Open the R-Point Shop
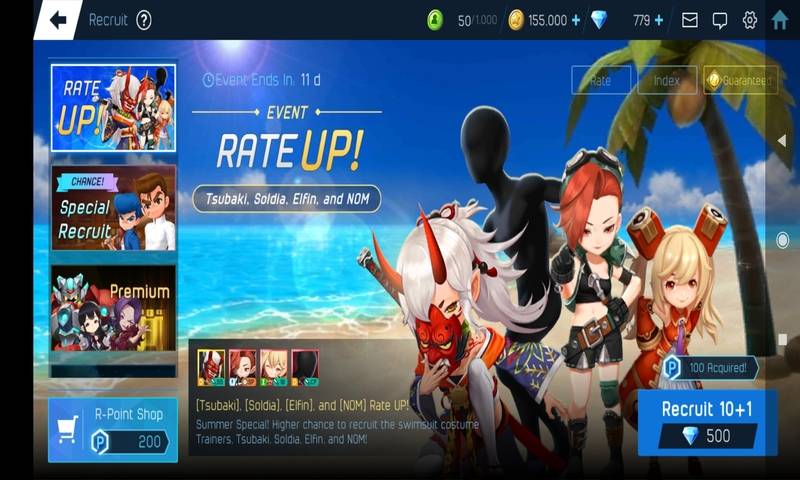 (x=113, y=430)
